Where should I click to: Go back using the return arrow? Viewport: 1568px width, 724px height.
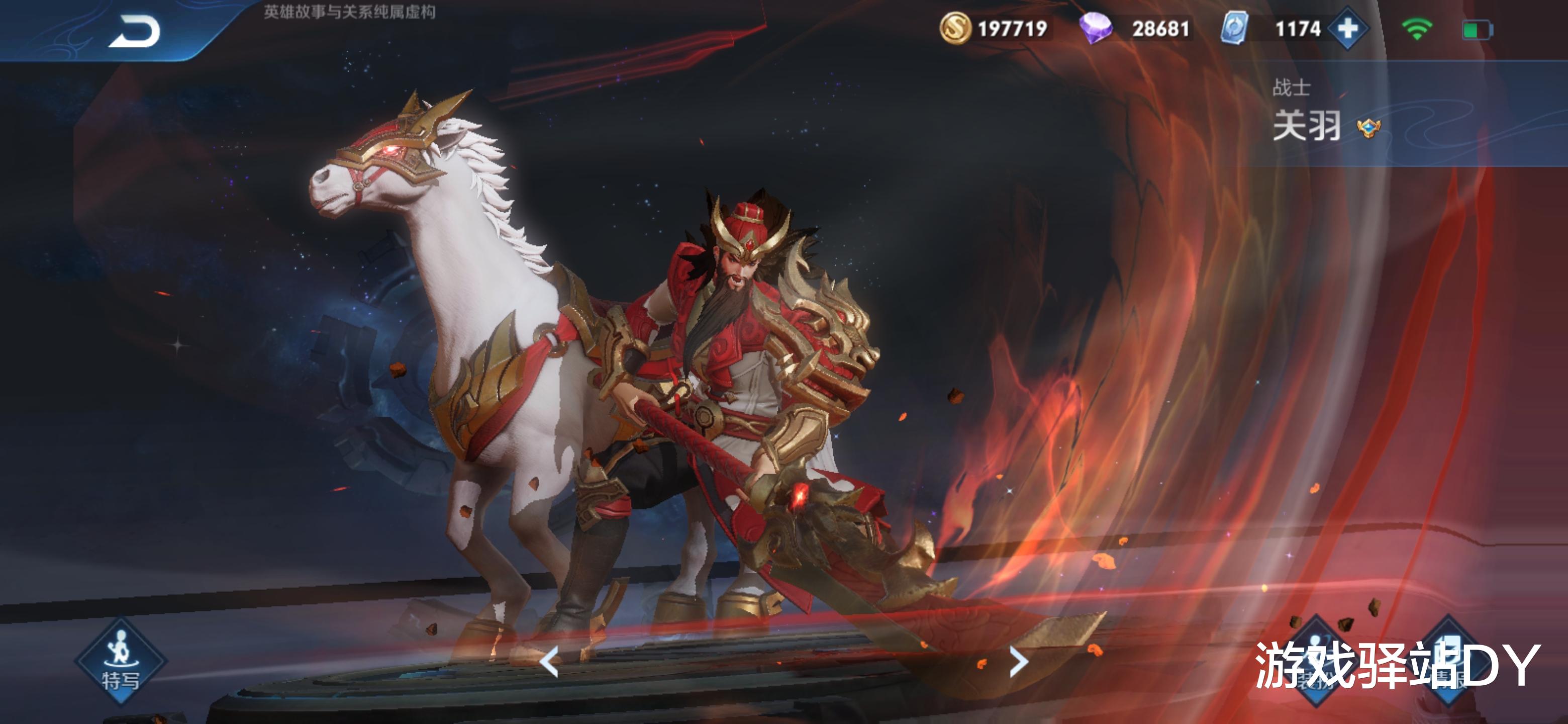[x=135, y=32]
